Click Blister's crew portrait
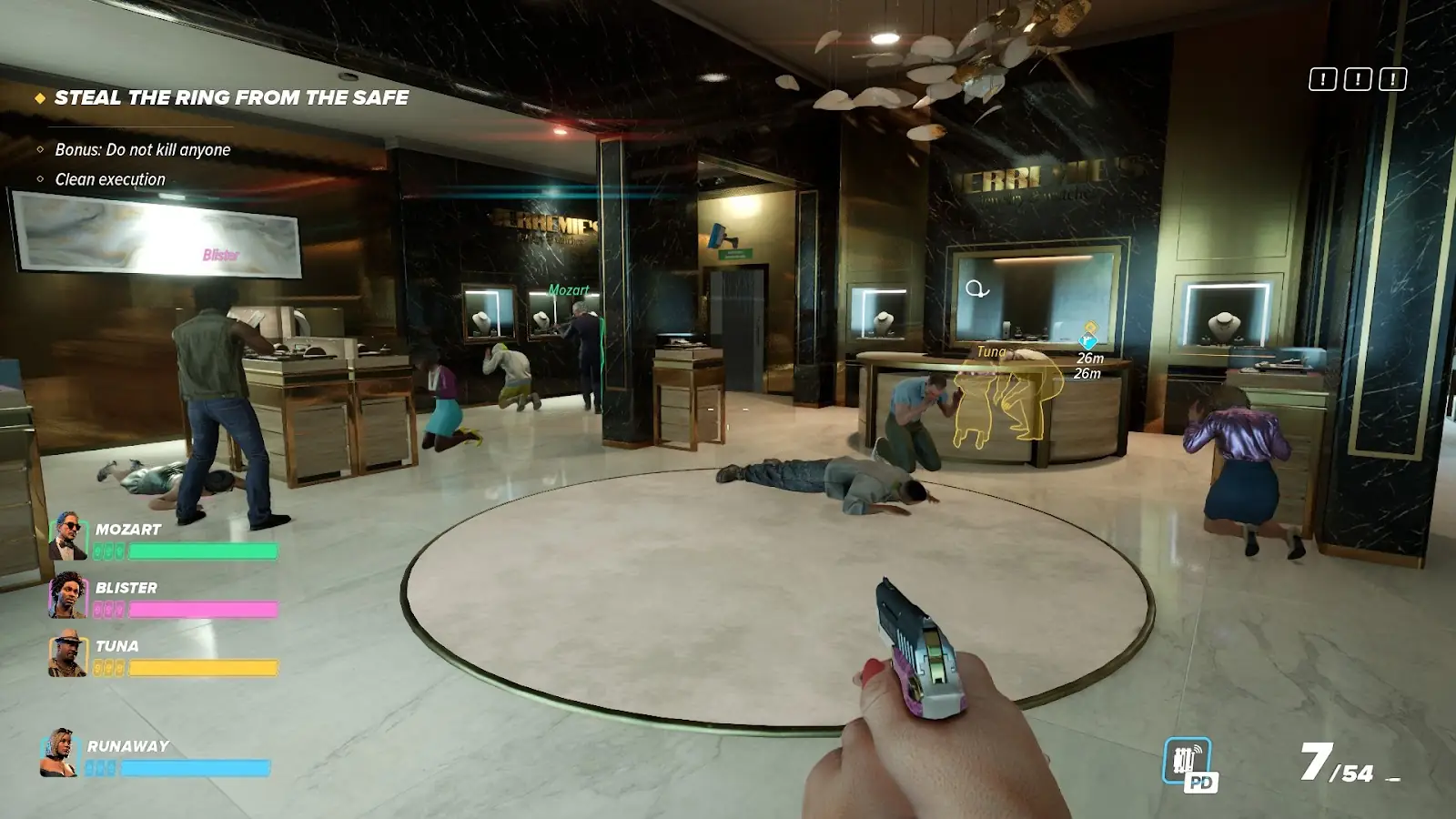Viewport: 1456px width, 819px height. (x=67, y=594)
